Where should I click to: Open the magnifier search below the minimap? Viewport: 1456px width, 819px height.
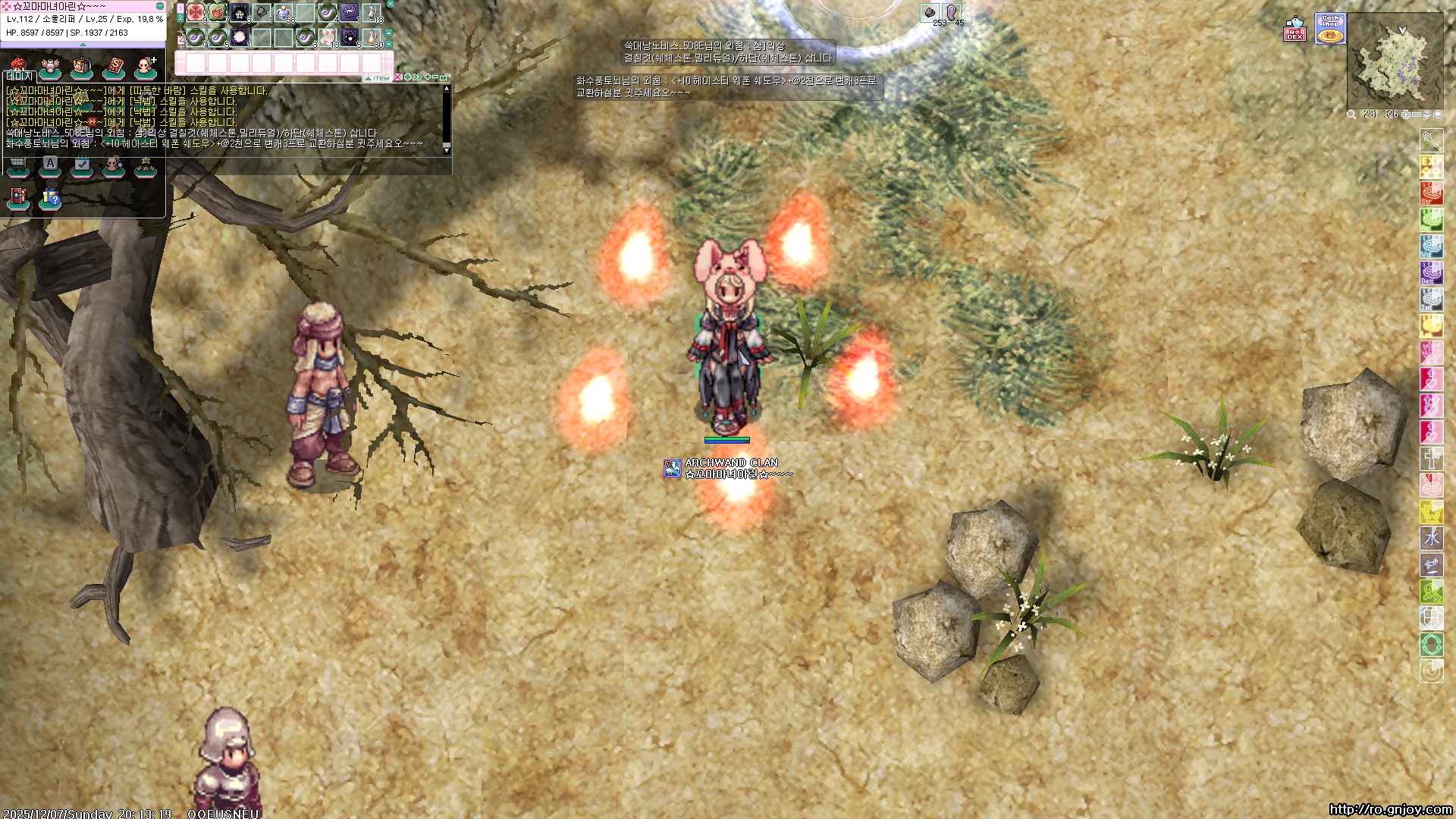coord(1351,115)
